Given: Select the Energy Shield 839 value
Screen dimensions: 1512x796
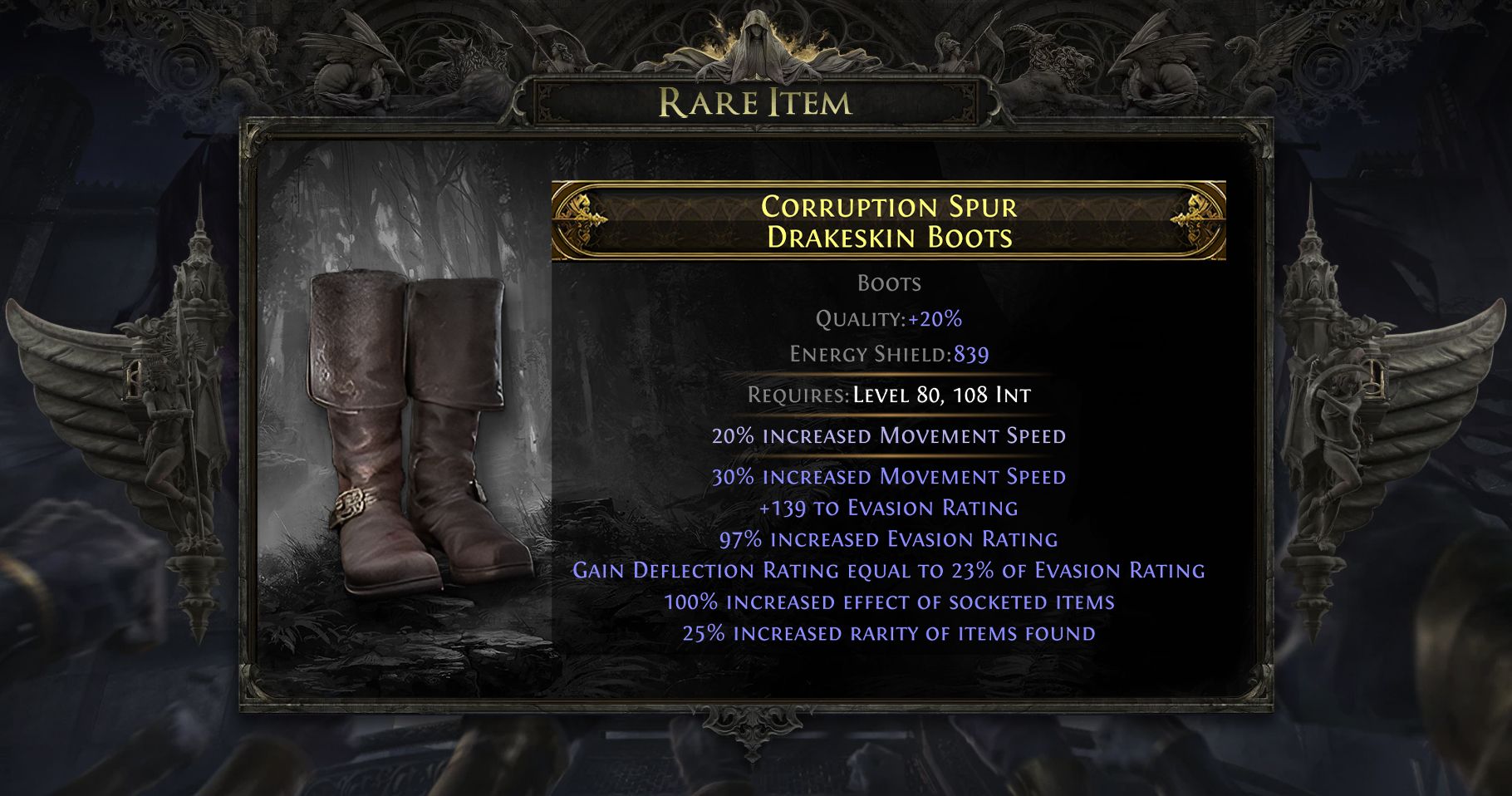Looking at the screenshot, I should pyautogui.click(x=970, y=354).
